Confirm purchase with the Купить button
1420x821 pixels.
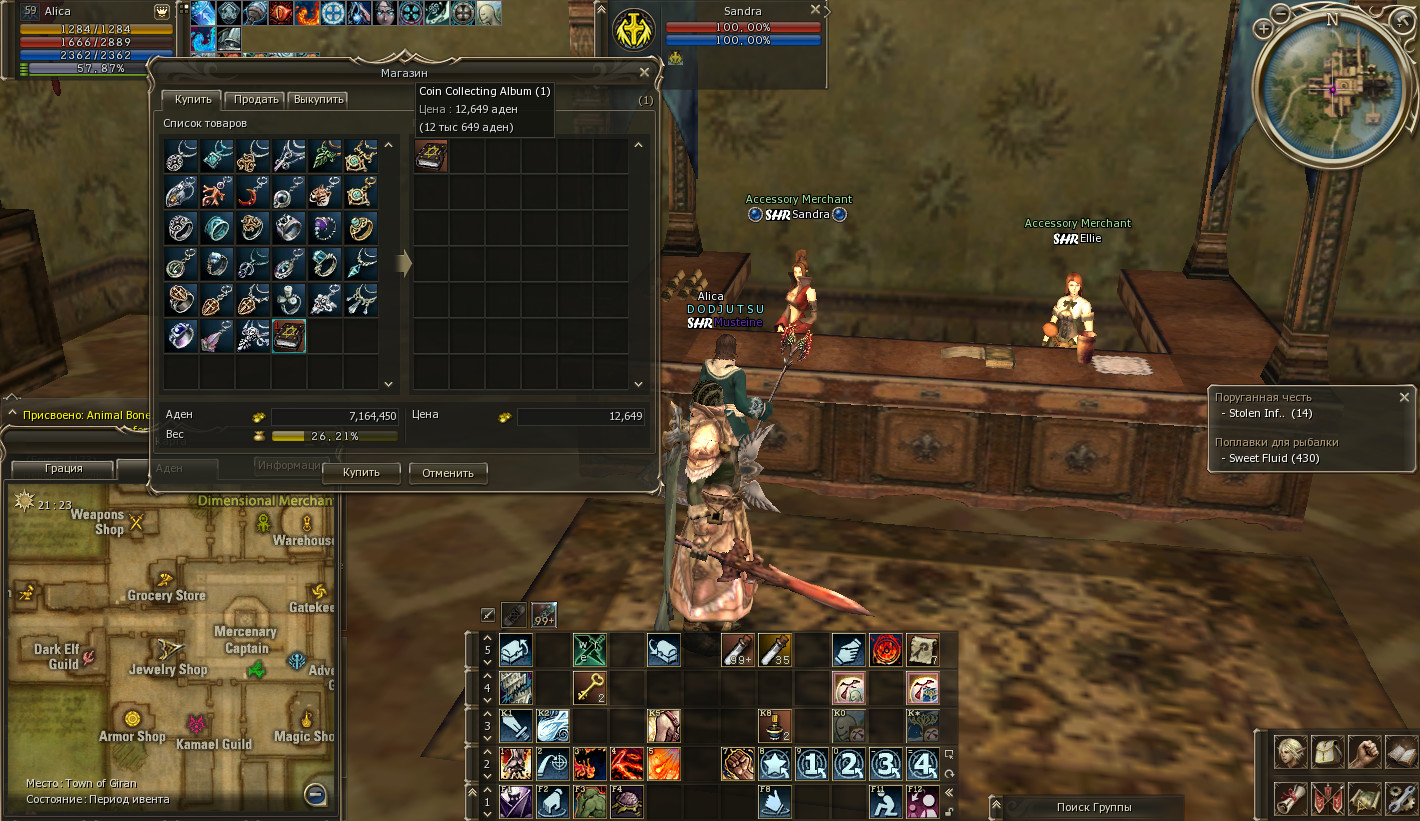click(361, 472)
